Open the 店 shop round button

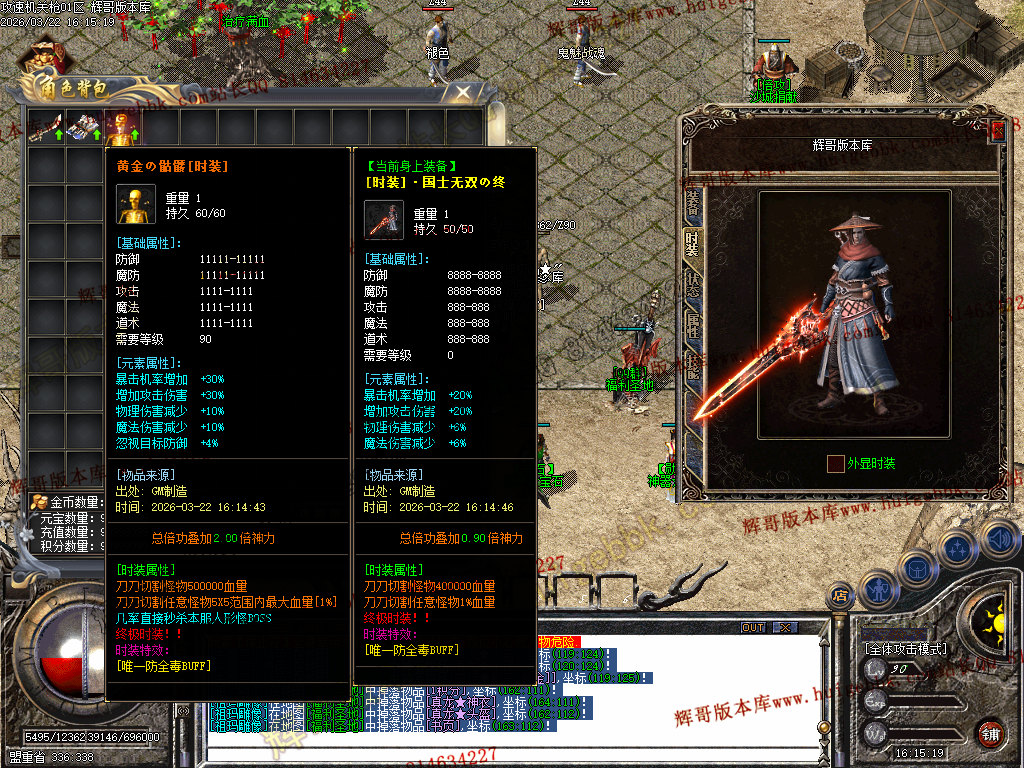(x=840, y=596)
